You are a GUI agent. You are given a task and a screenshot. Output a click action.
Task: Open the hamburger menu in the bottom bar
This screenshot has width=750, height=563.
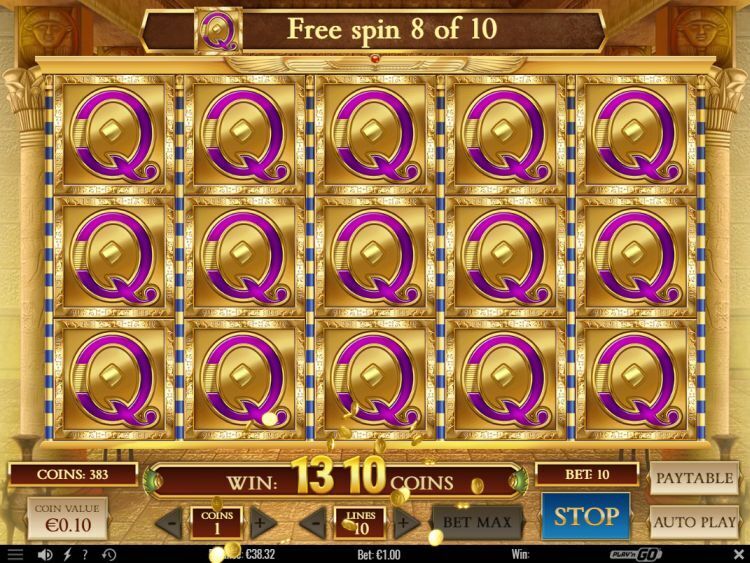point(14,554)
